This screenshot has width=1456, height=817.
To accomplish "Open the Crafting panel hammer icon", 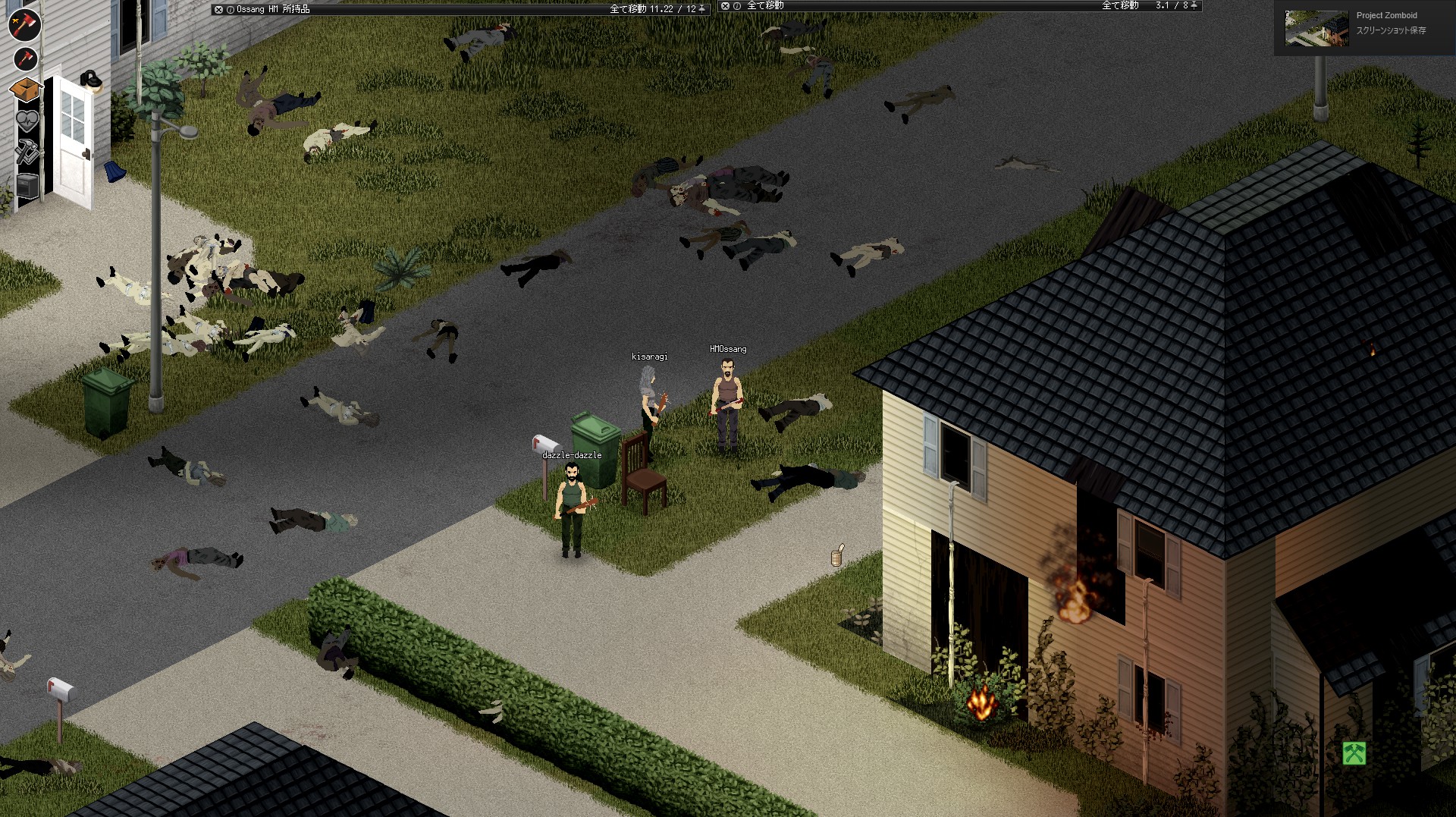I will tap(26, 151).
